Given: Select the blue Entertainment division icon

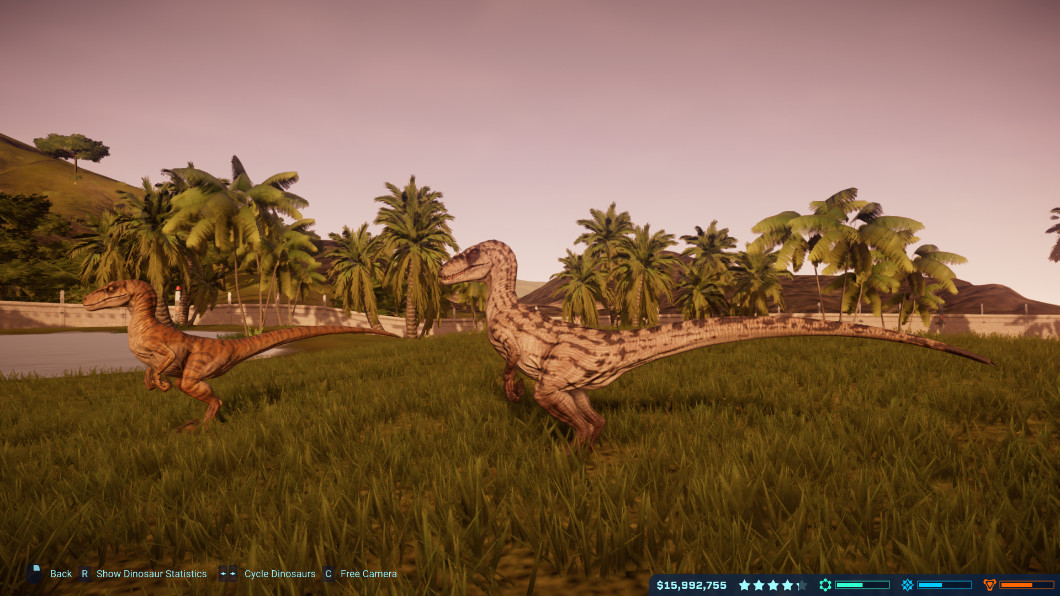Looking at the screenshot, I should [x=908, y=585].
